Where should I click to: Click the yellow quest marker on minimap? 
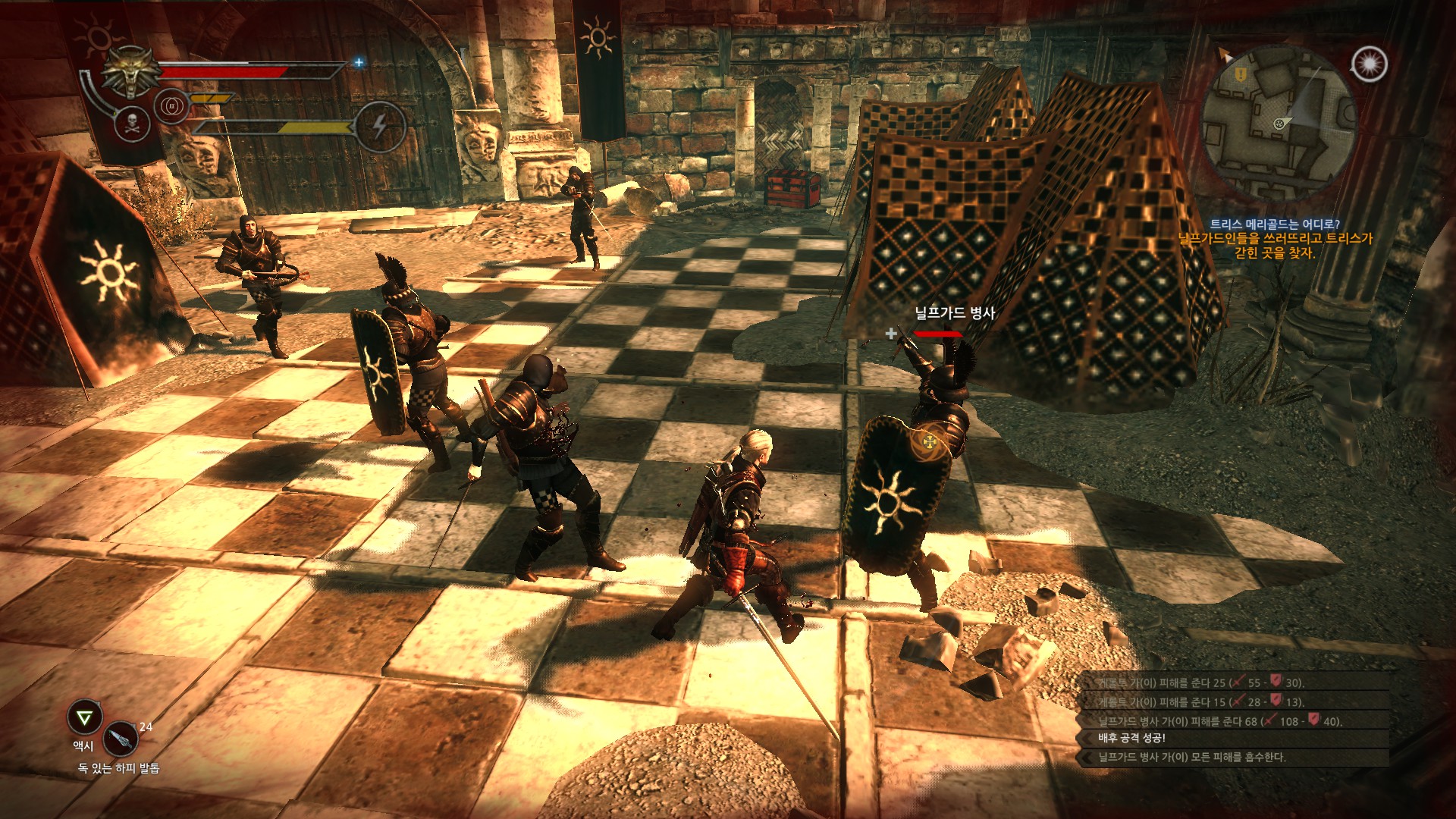tap(1241, 74)
